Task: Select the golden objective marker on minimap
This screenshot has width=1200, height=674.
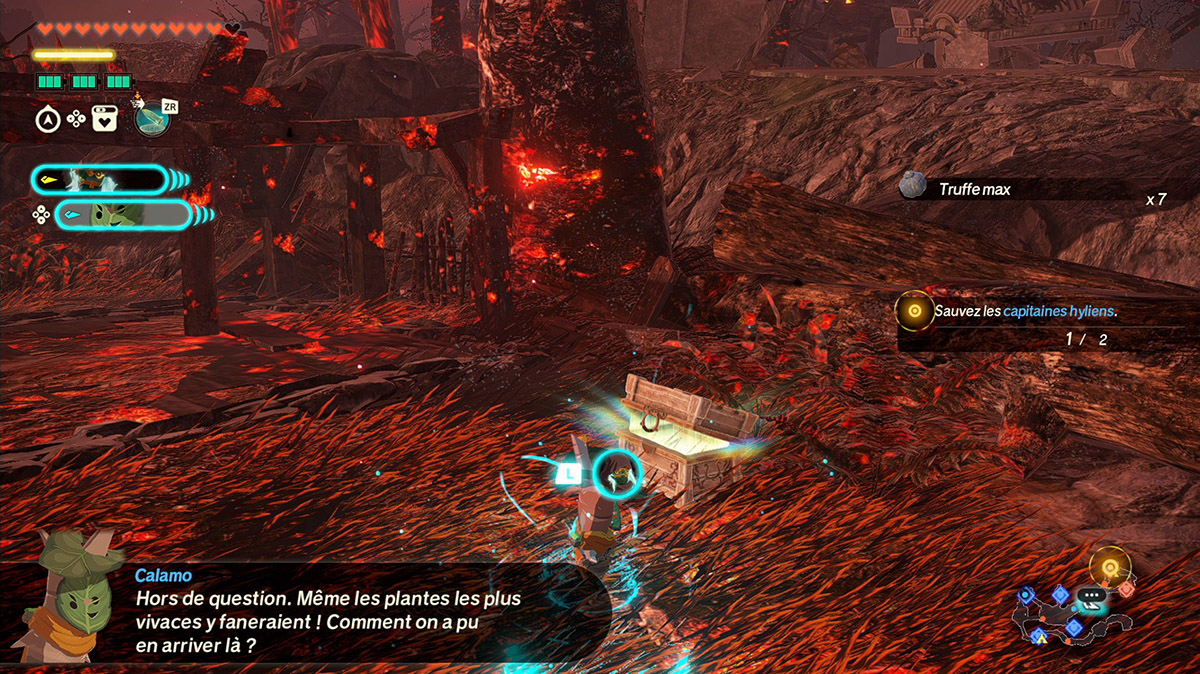Action: pos(1109,567)
